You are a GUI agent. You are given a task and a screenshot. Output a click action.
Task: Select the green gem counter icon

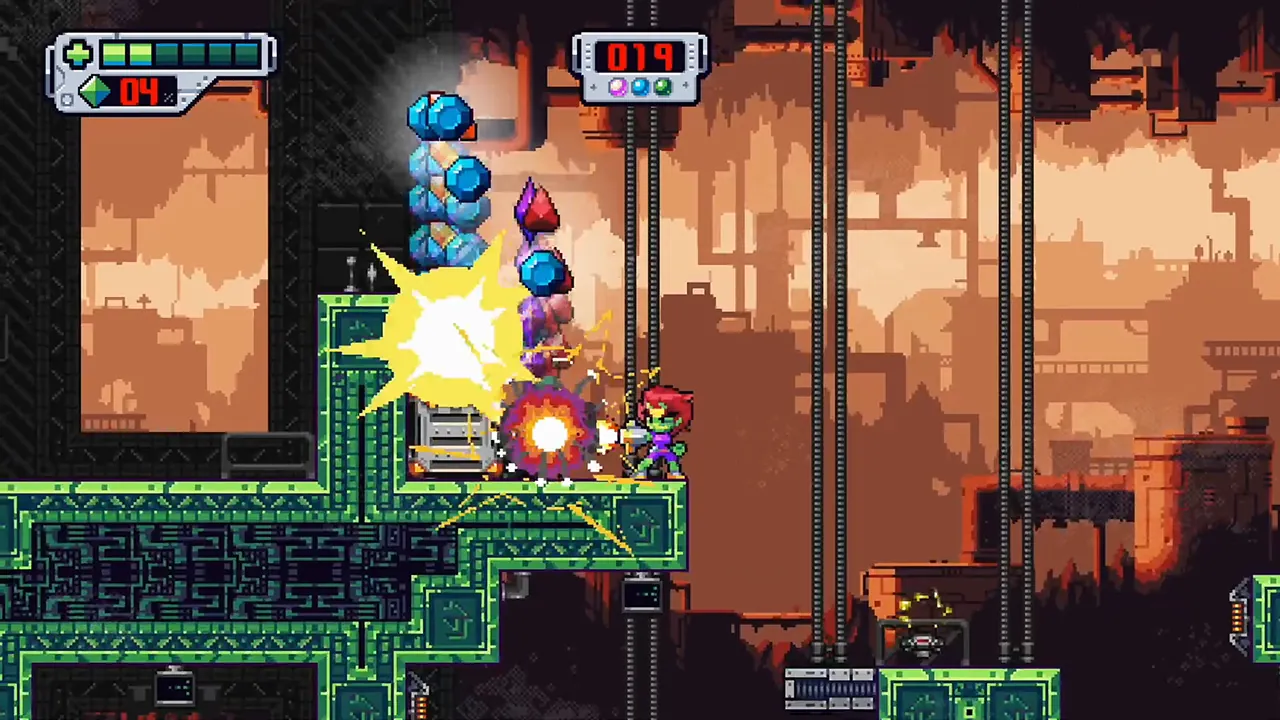tap(95, 90)
